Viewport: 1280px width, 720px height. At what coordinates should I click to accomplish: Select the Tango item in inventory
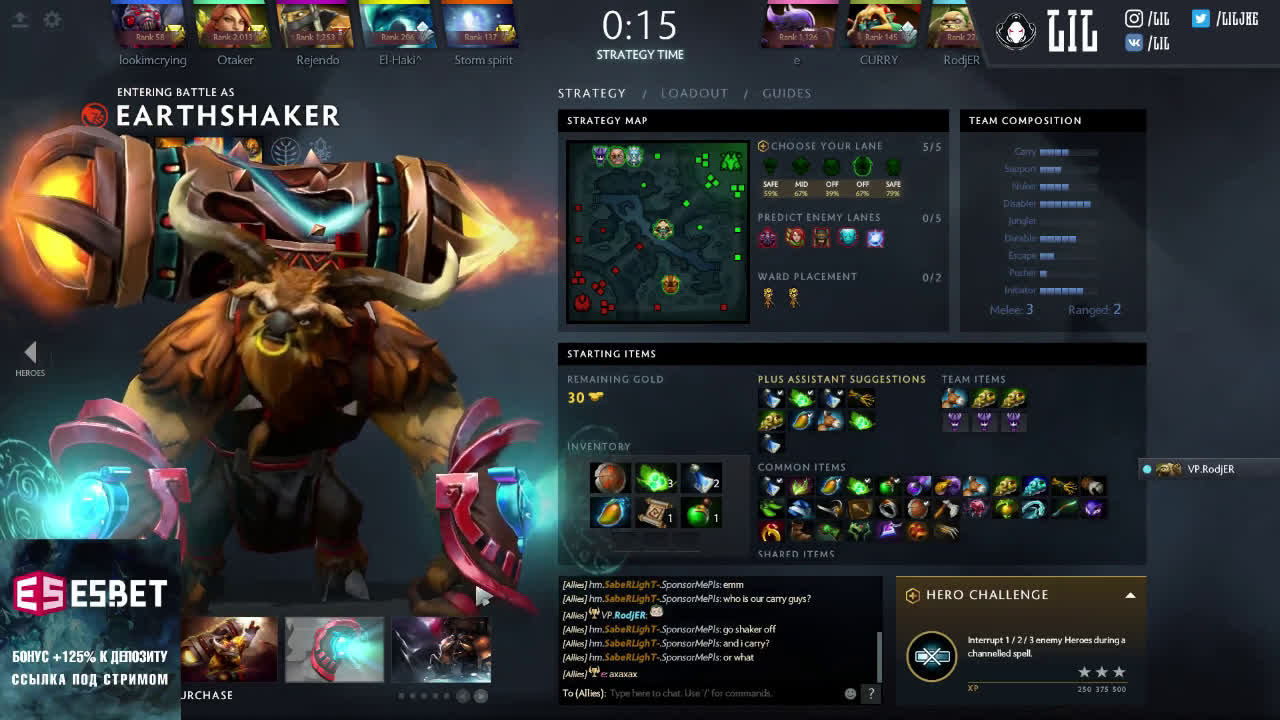[x=654, y=478]
